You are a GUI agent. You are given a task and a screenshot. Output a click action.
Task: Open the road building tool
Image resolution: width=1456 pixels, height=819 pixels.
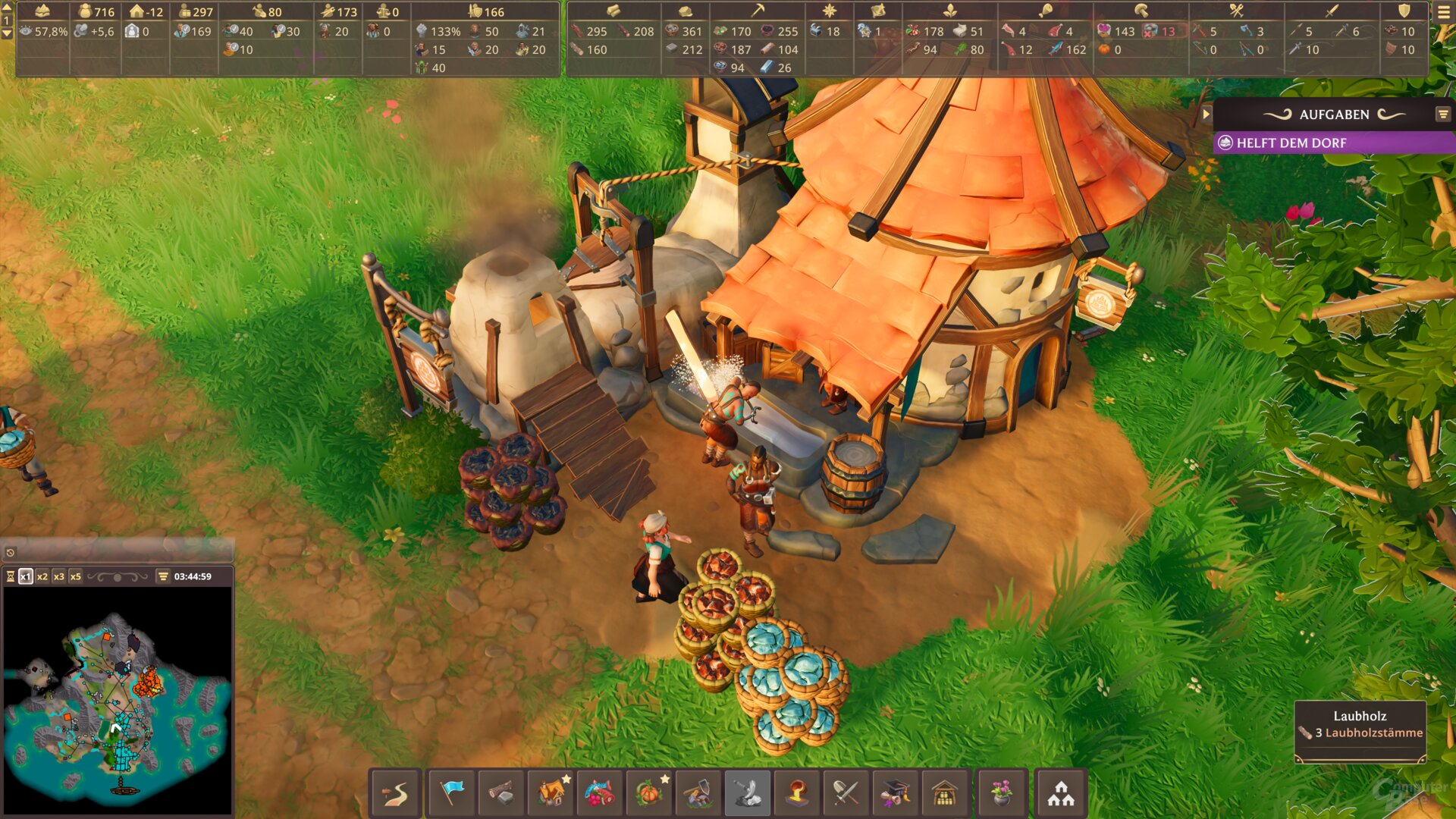395,793
